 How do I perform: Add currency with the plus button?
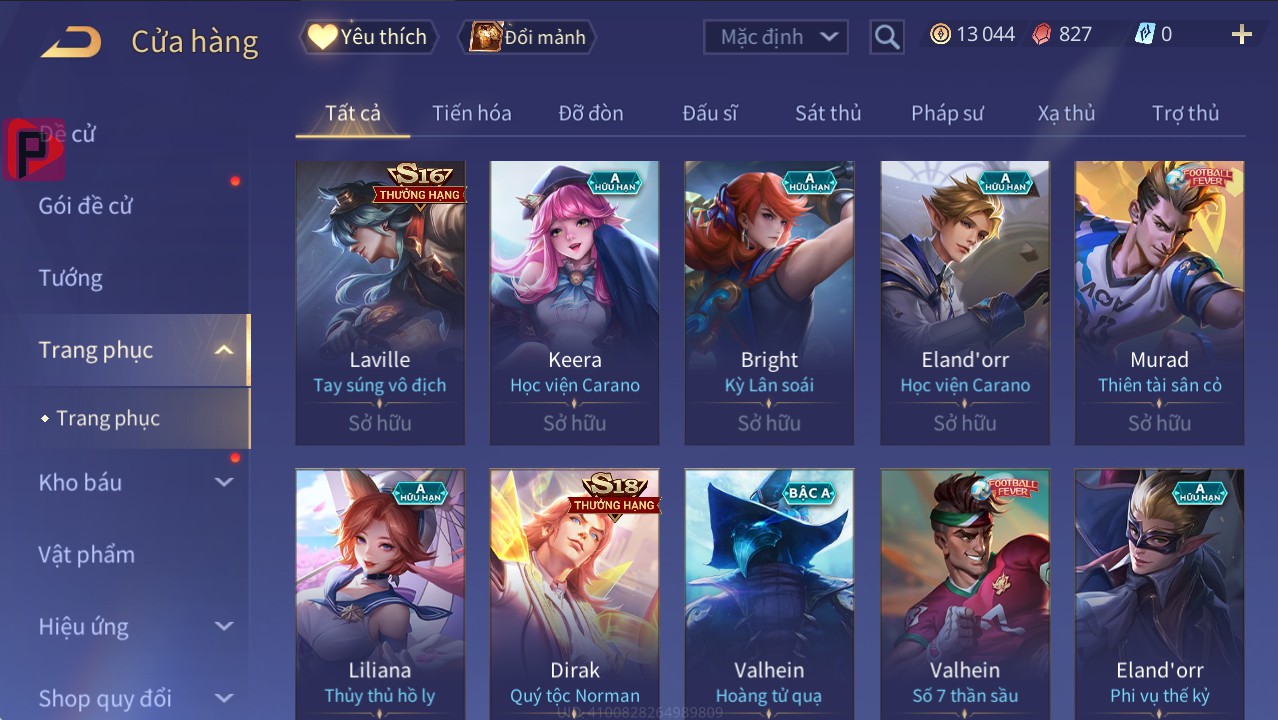[1241, 35]
